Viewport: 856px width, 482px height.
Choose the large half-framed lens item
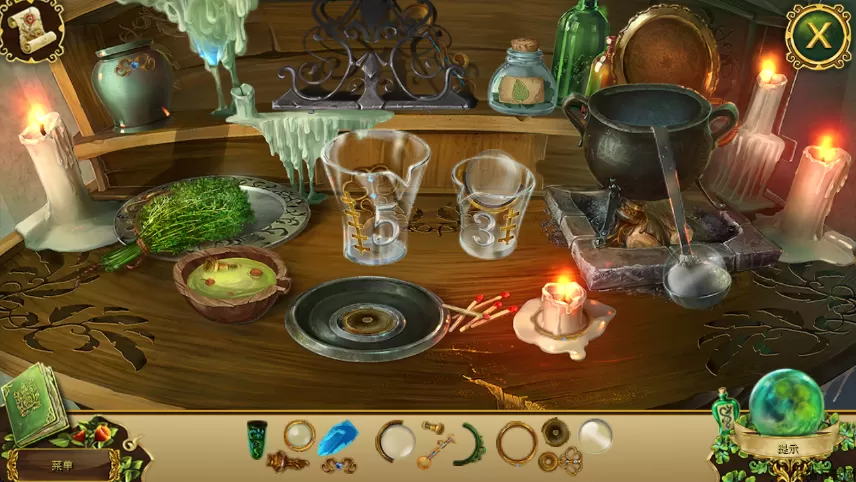tap(394, 440)
